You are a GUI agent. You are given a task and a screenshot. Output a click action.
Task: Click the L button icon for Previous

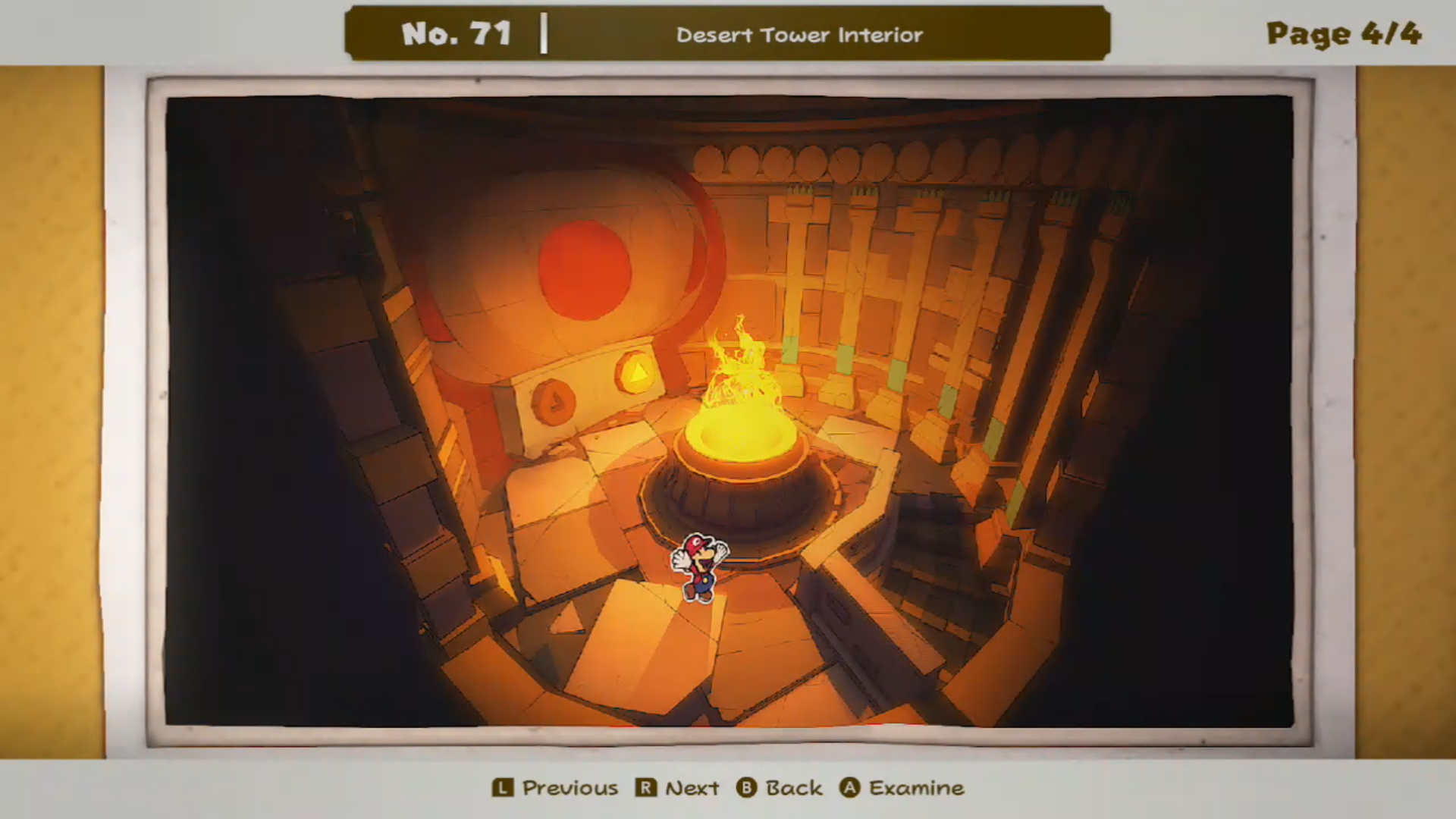[x=502, y=788]
